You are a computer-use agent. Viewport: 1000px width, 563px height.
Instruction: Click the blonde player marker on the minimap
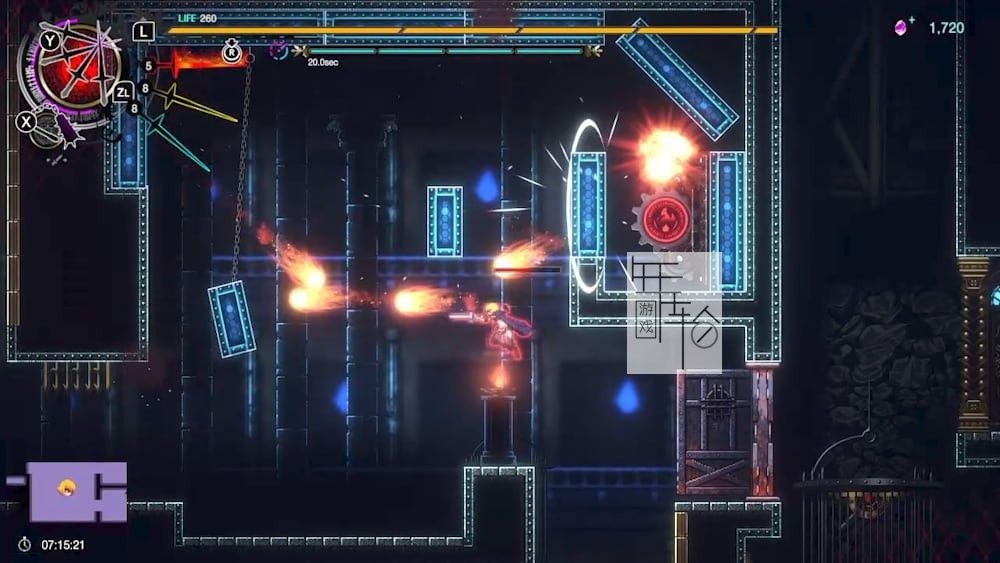tap(67, 489)
